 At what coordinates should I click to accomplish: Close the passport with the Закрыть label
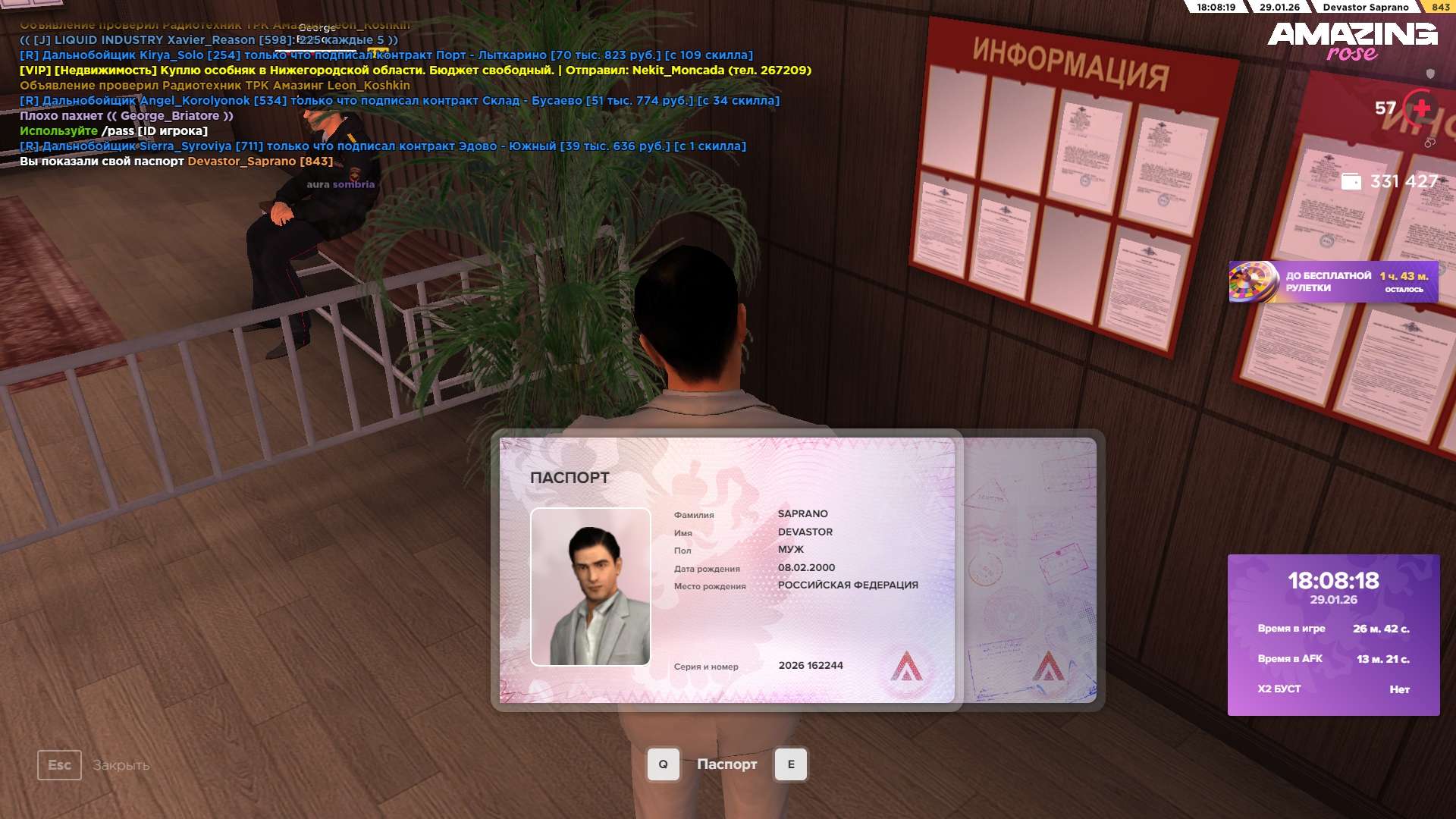click(x=121, y=765)
